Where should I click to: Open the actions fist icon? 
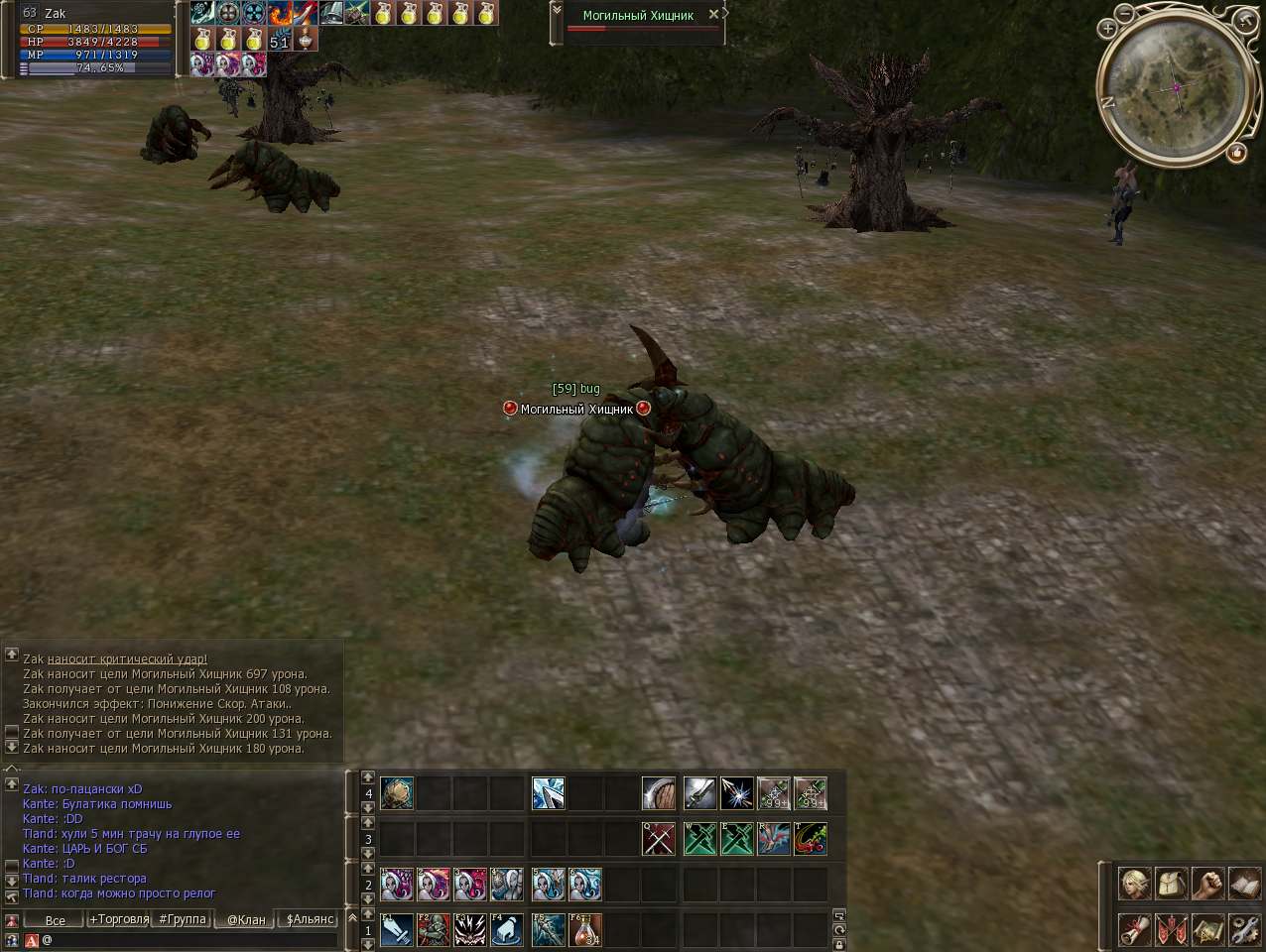(1207, 883)
